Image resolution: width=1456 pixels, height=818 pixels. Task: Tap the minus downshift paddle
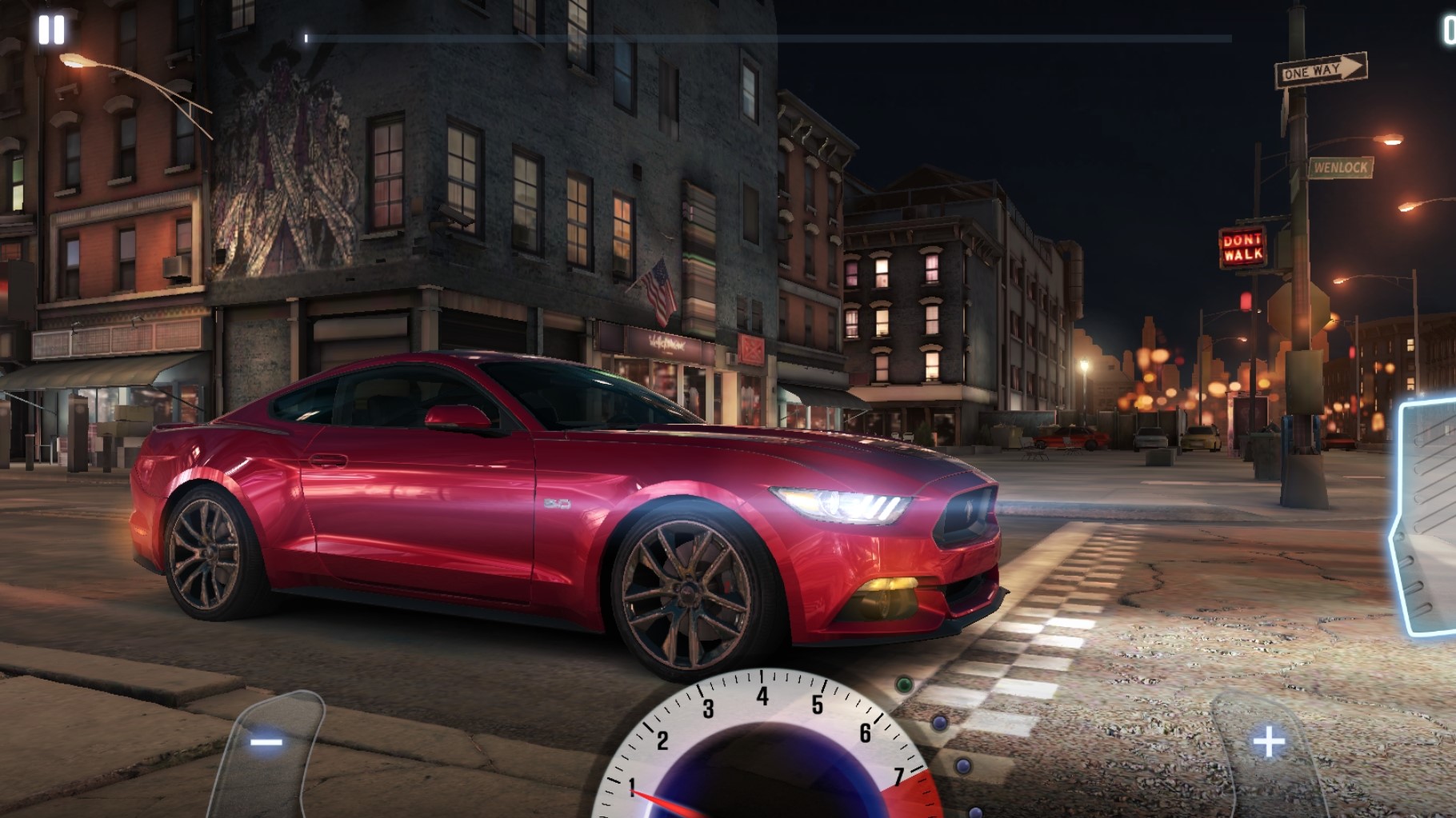(269, 745)
